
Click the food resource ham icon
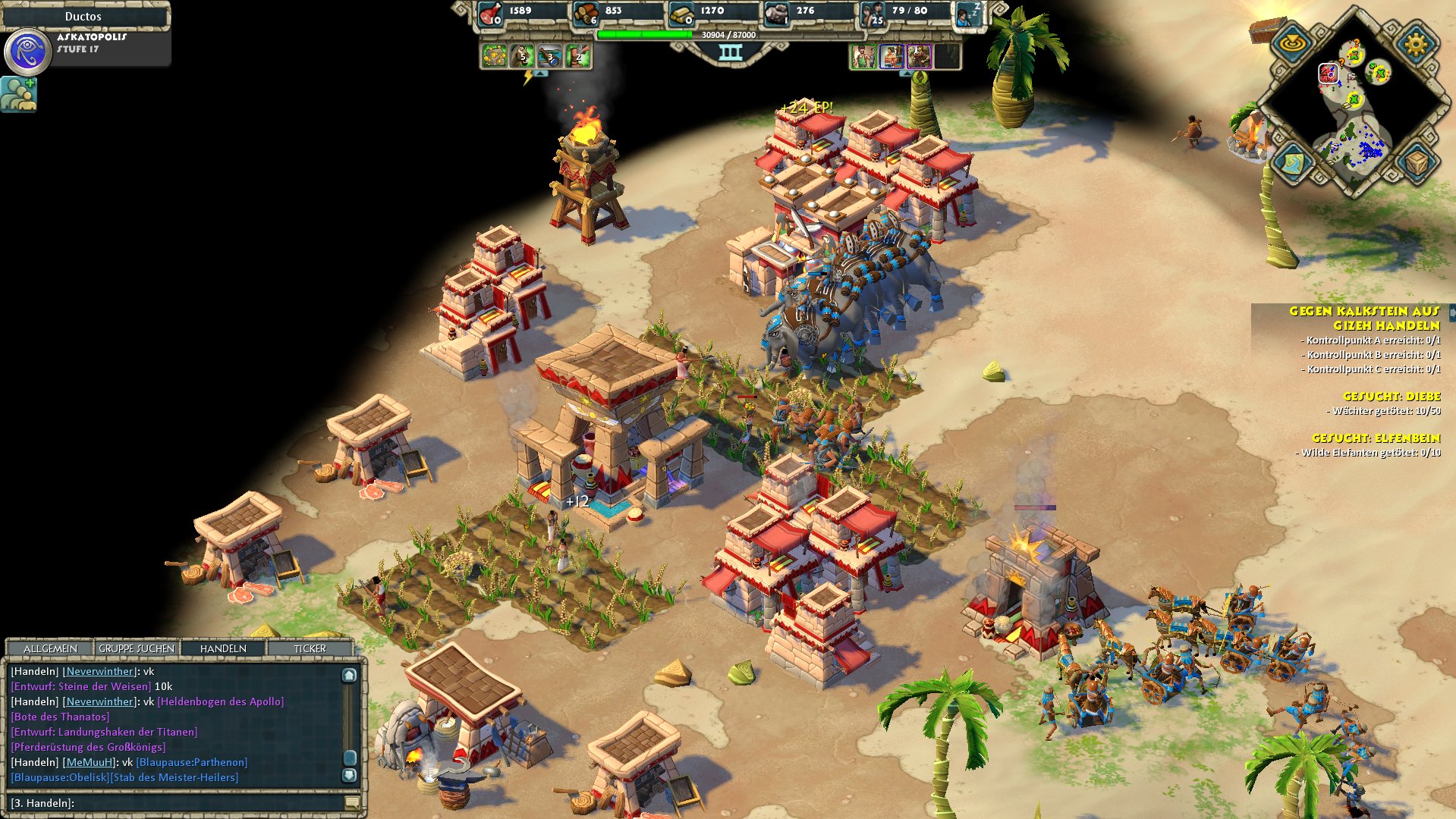click(491, 13)
